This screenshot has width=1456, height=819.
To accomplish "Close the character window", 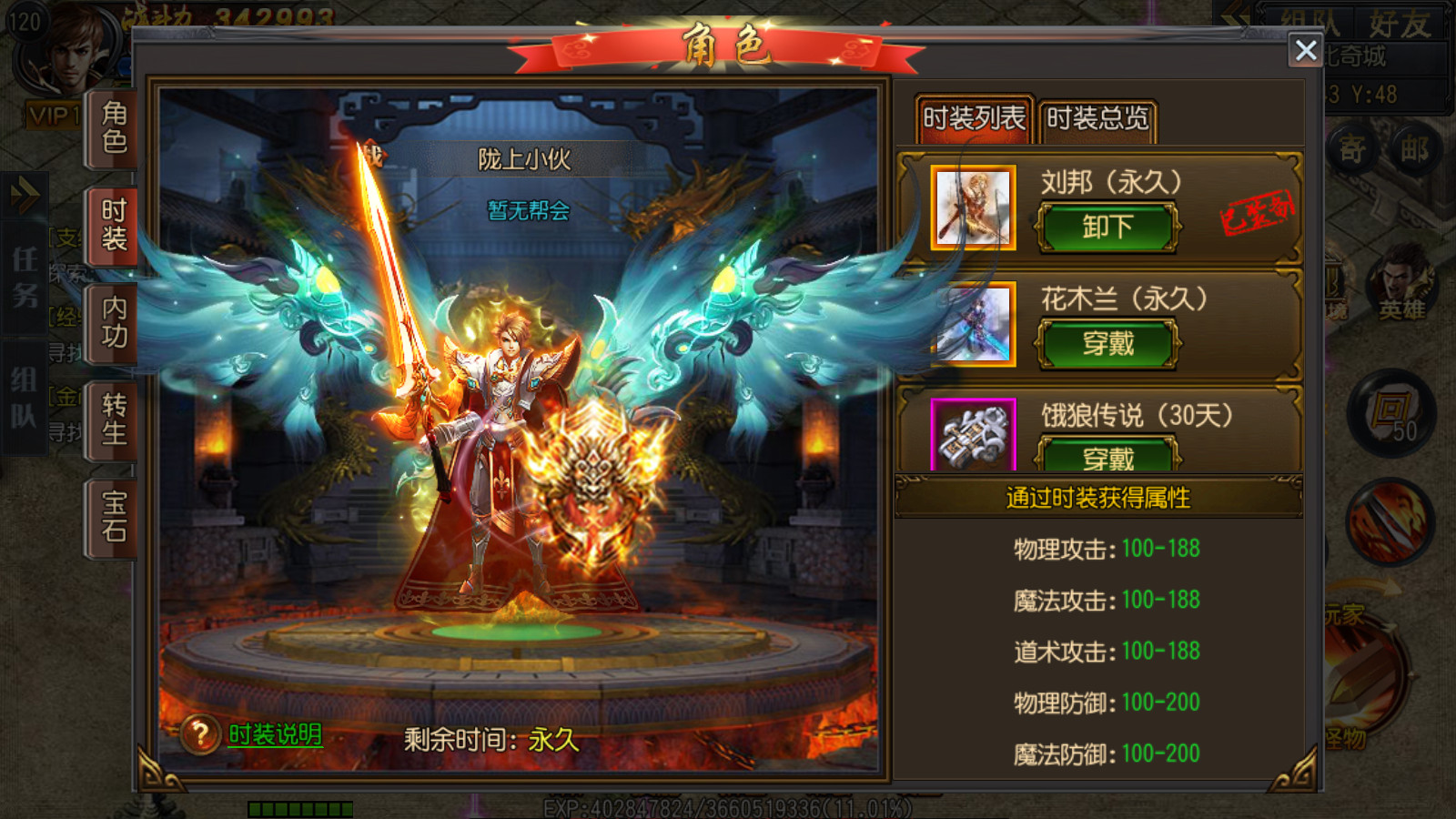I will pyautogui.click(x=1306, y=50).
